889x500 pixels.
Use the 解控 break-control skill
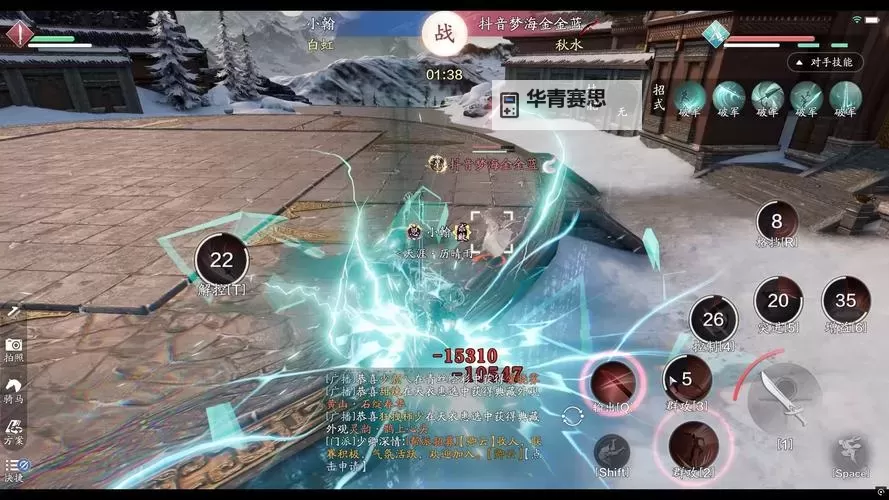[221, 262]
